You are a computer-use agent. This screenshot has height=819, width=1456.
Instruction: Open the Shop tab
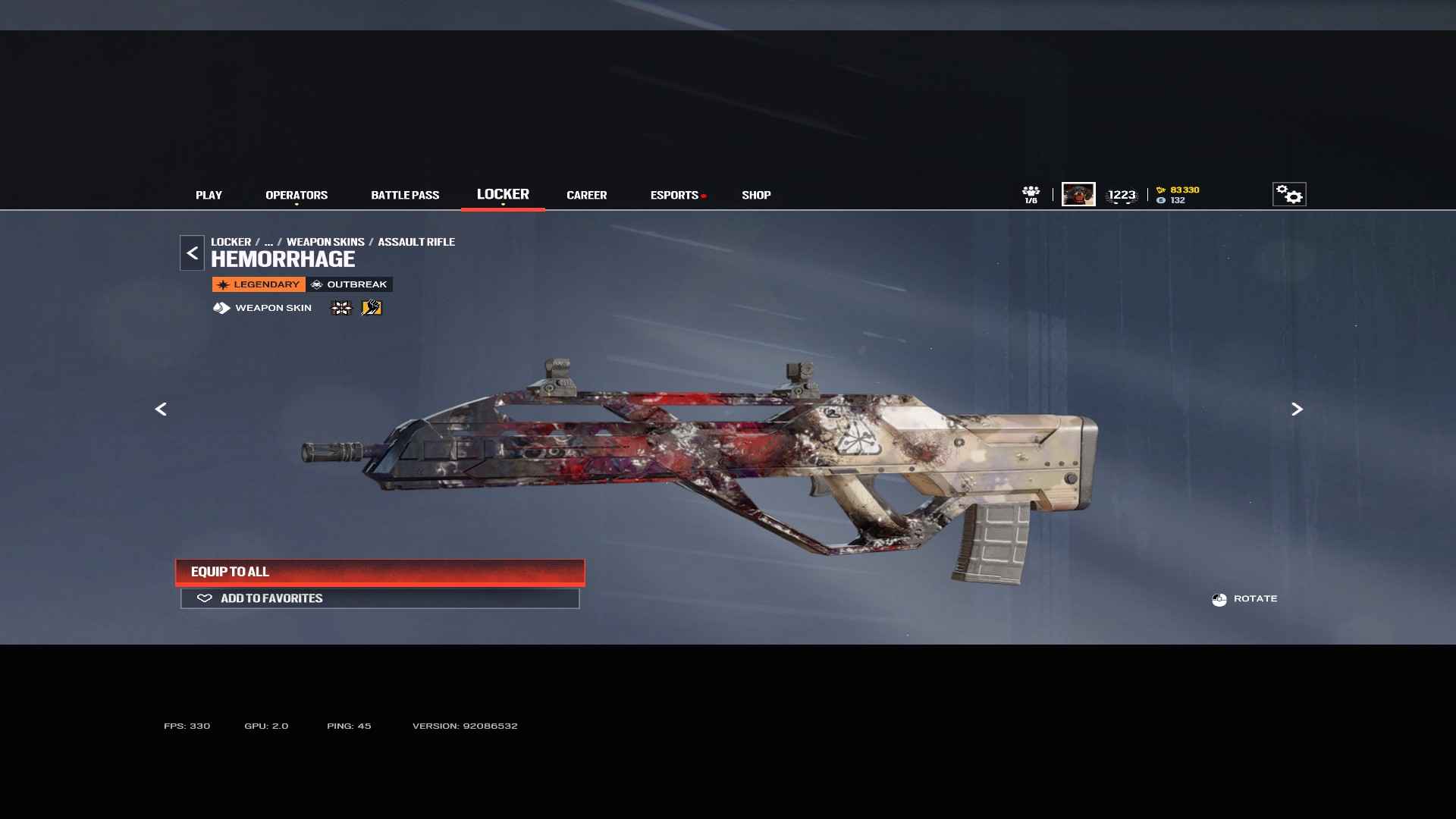(x=756, y=195)
